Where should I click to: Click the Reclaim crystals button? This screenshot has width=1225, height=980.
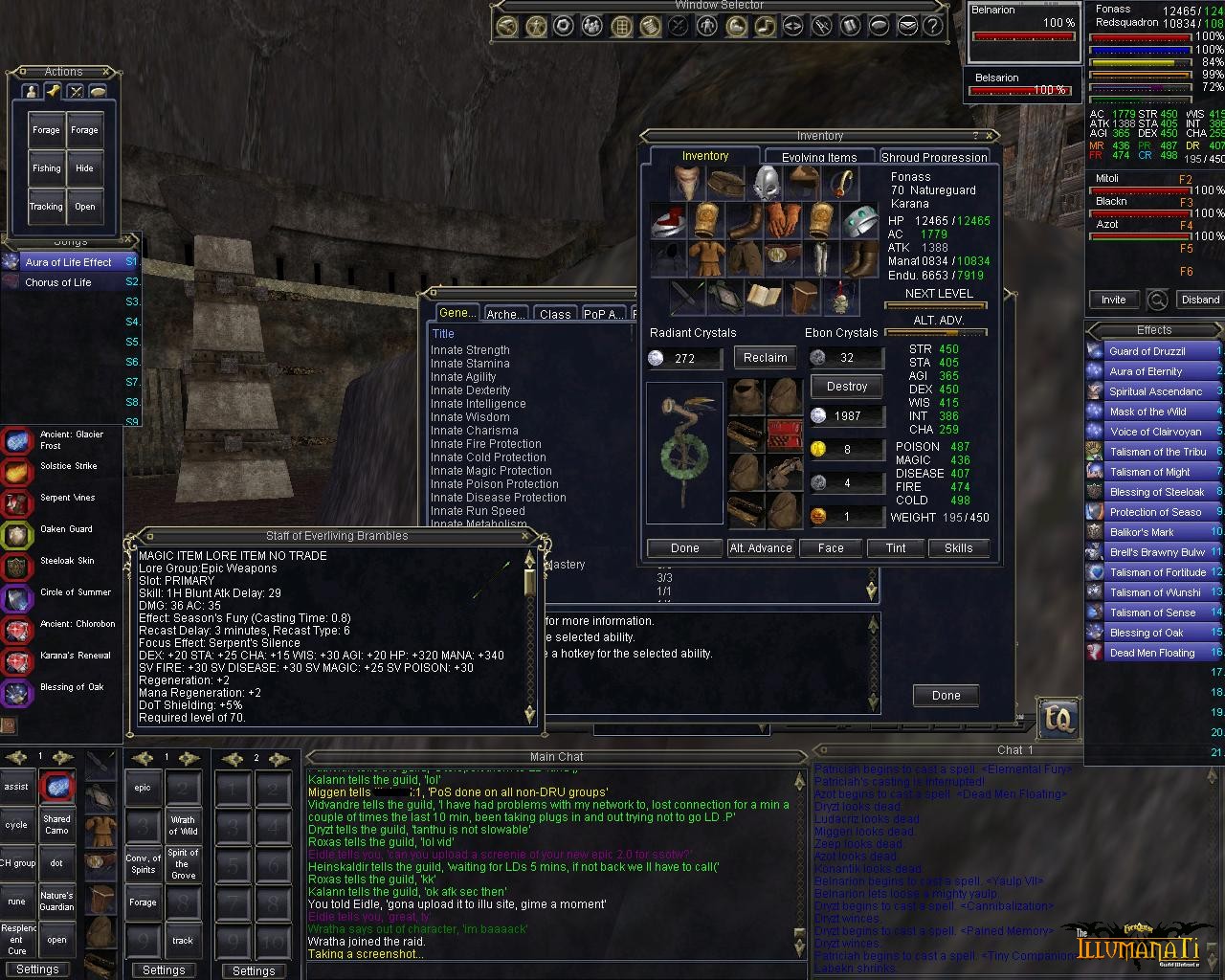[766, 358]
